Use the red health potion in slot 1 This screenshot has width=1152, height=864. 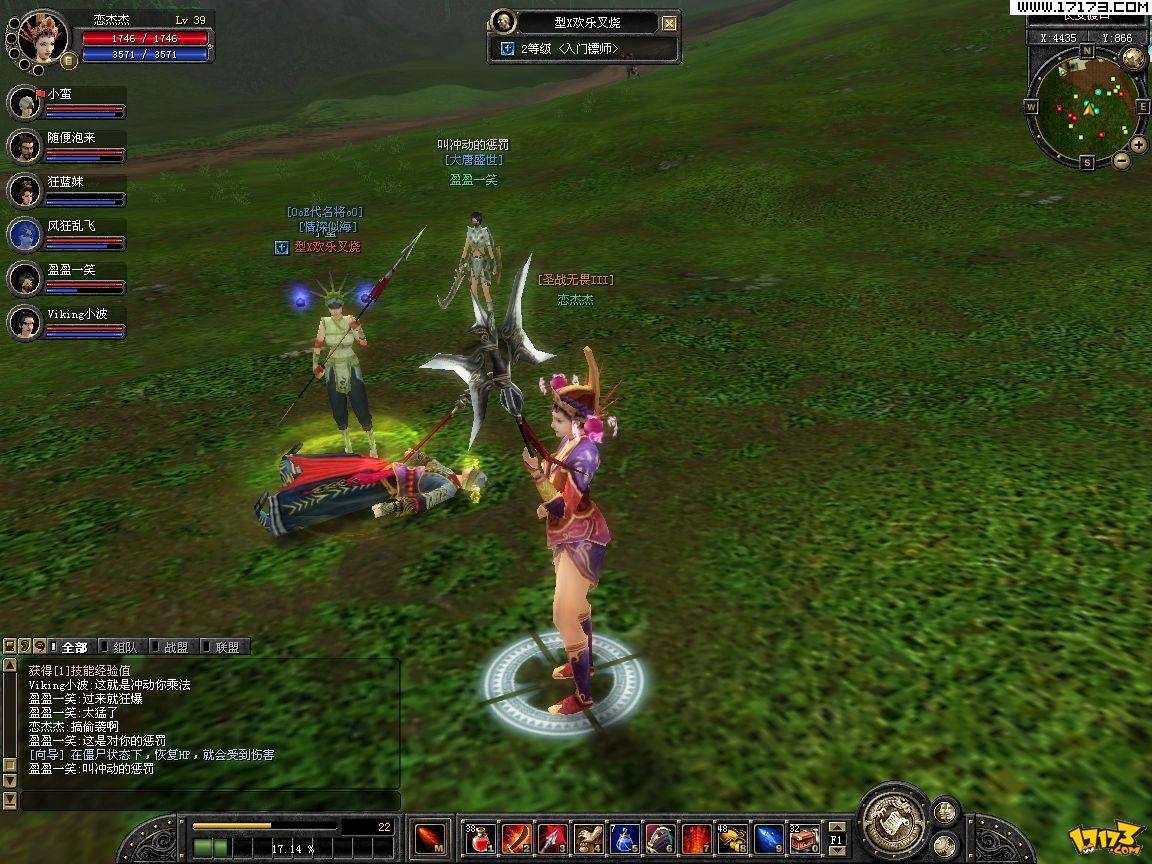pyautogui.click(x=481, y=838)
